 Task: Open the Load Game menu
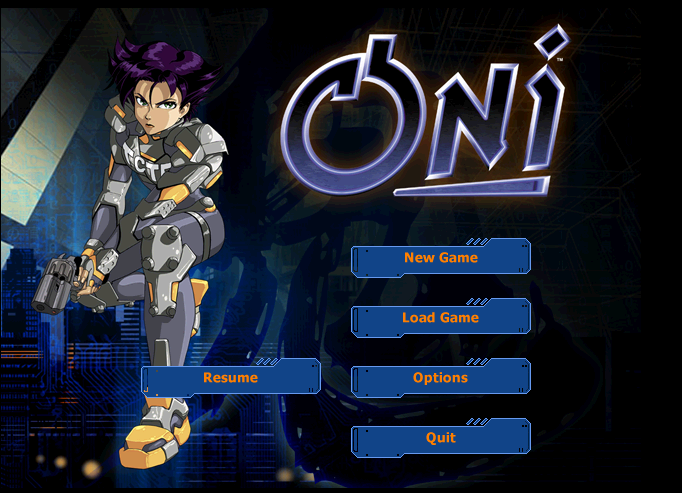(x=441, y=318)
